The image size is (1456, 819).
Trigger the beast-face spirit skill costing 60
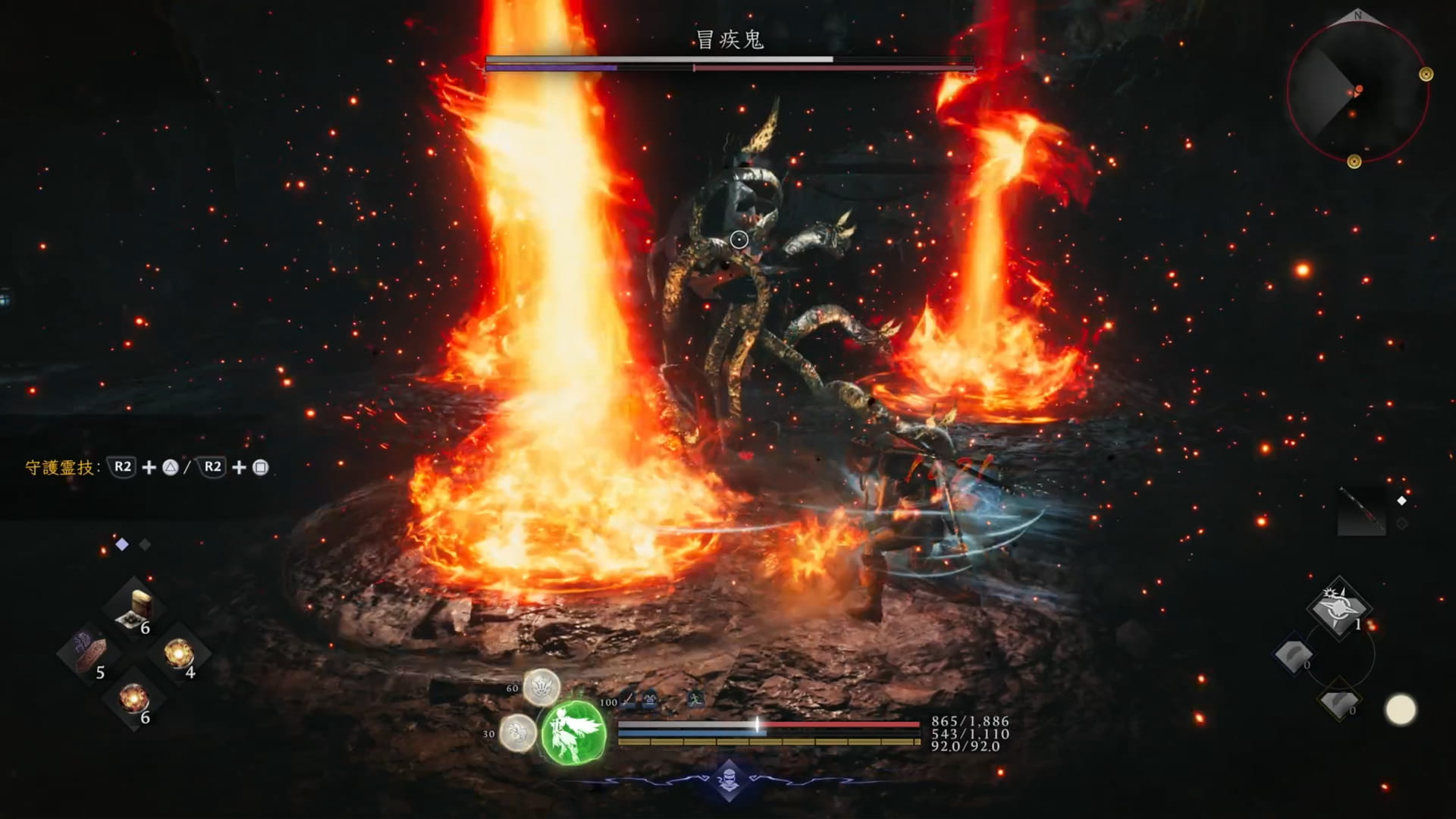click(541, 688)
